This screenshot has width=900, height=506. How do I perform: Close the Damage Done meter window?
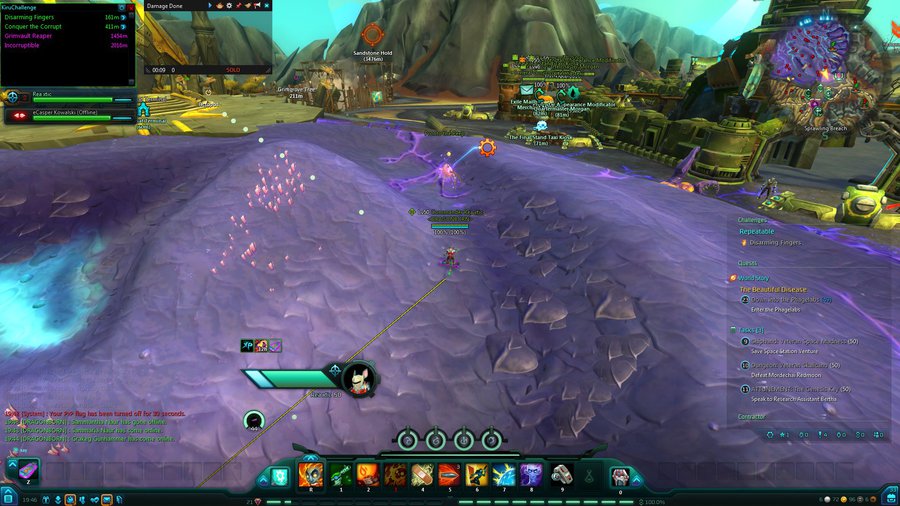coord(268,6)
